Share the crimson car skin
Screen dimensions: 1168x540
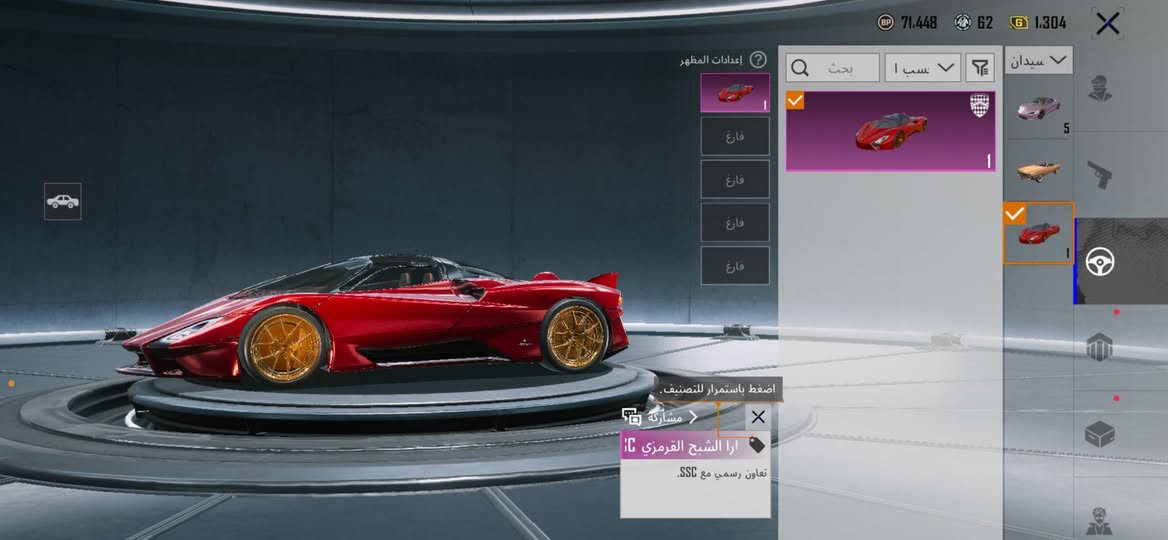pyautogui.click(x=660, y=417)
